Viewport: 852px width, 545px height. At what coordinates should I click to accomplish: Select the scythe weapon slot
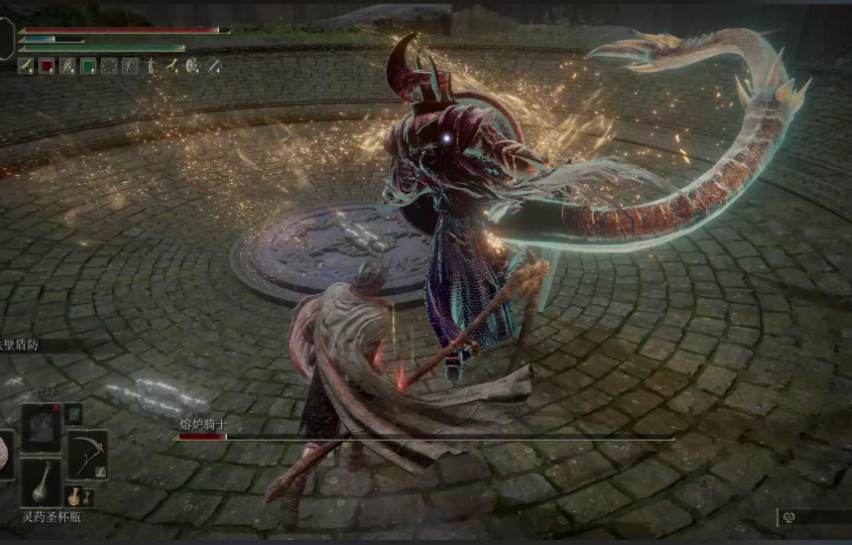point(87,454)
